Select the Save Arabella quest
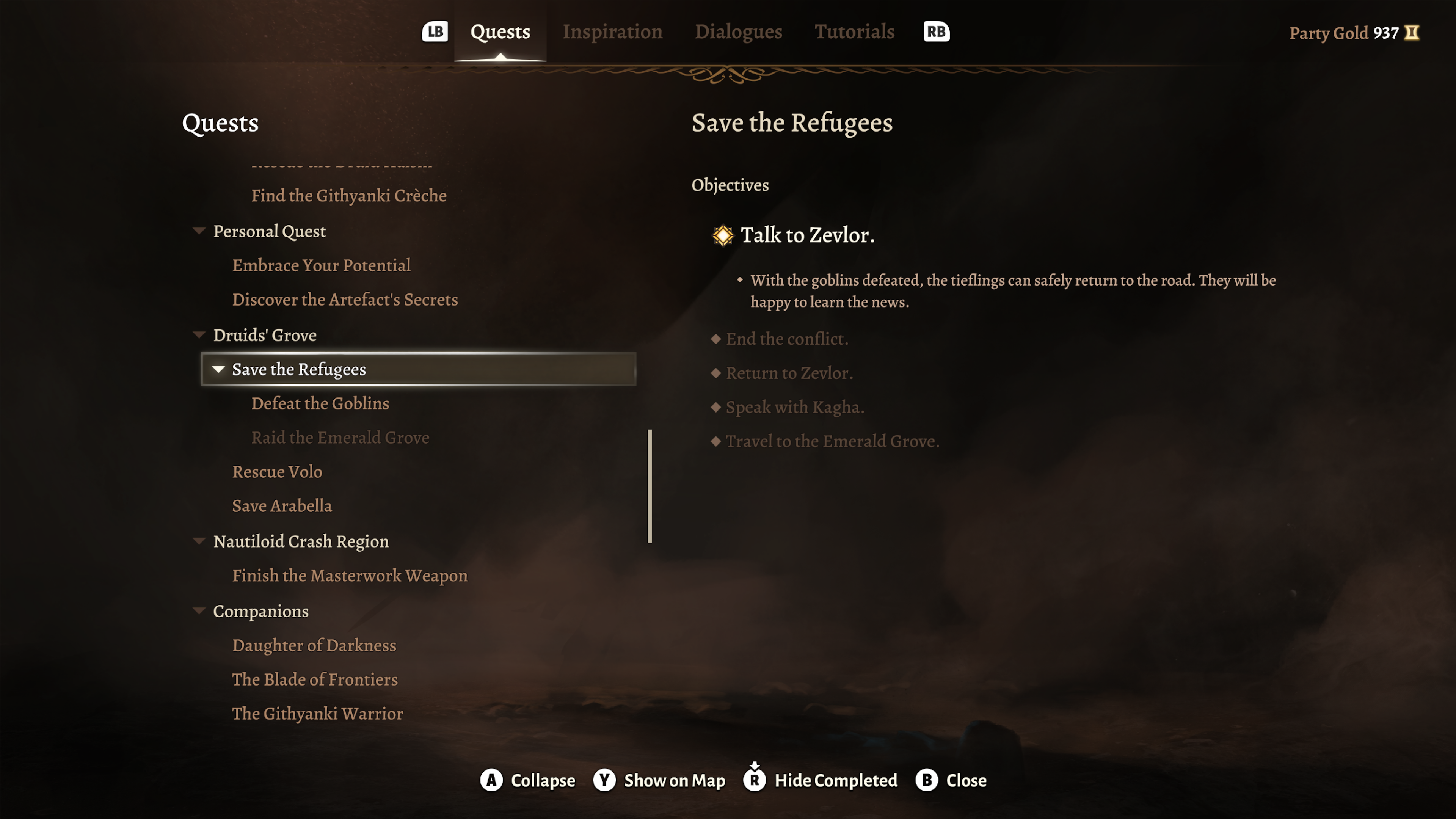This screenshot has width=1456, height=819. (282, 506)
